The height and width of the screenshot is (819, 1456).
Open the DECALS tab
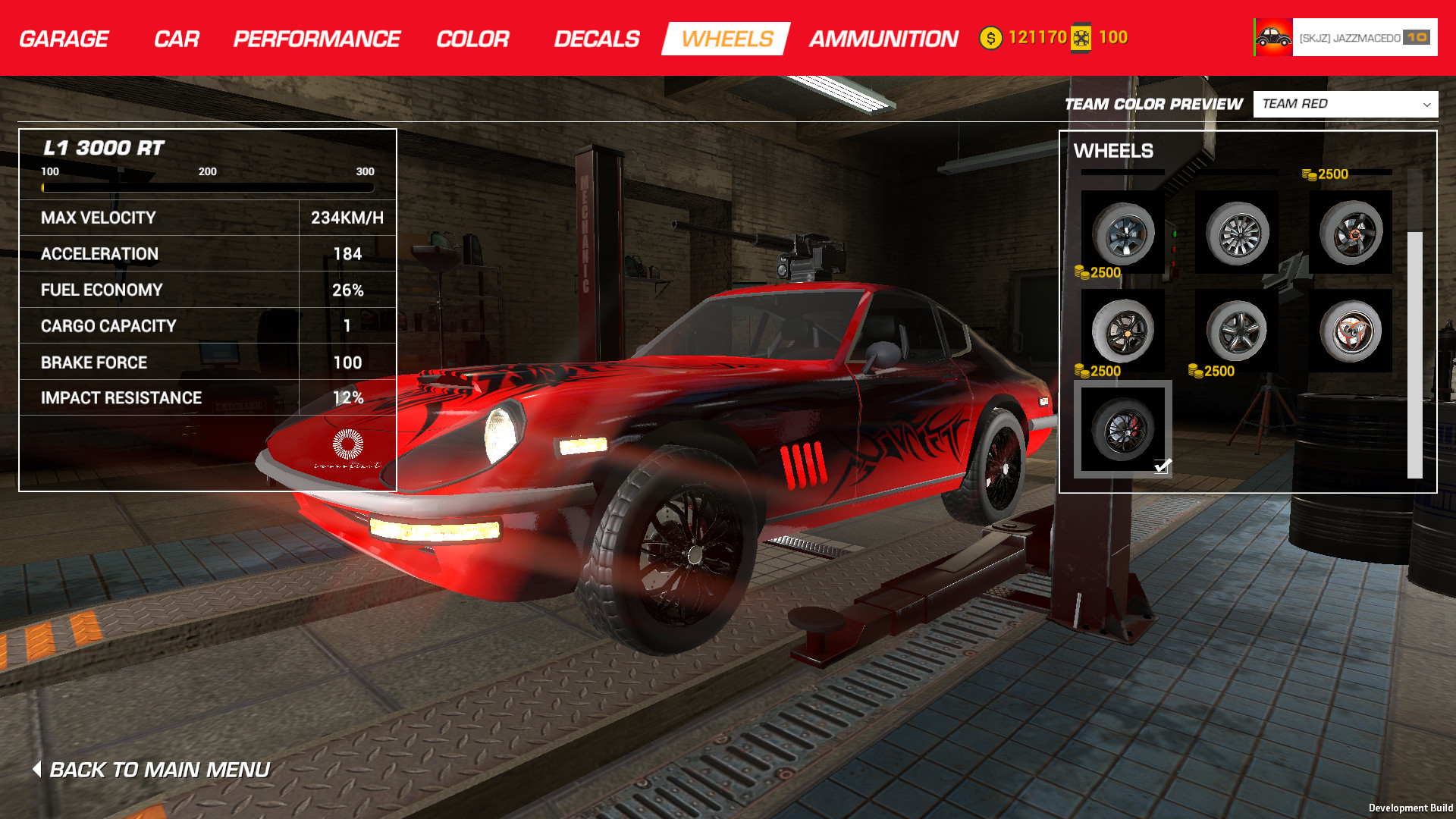pos(597,38)
